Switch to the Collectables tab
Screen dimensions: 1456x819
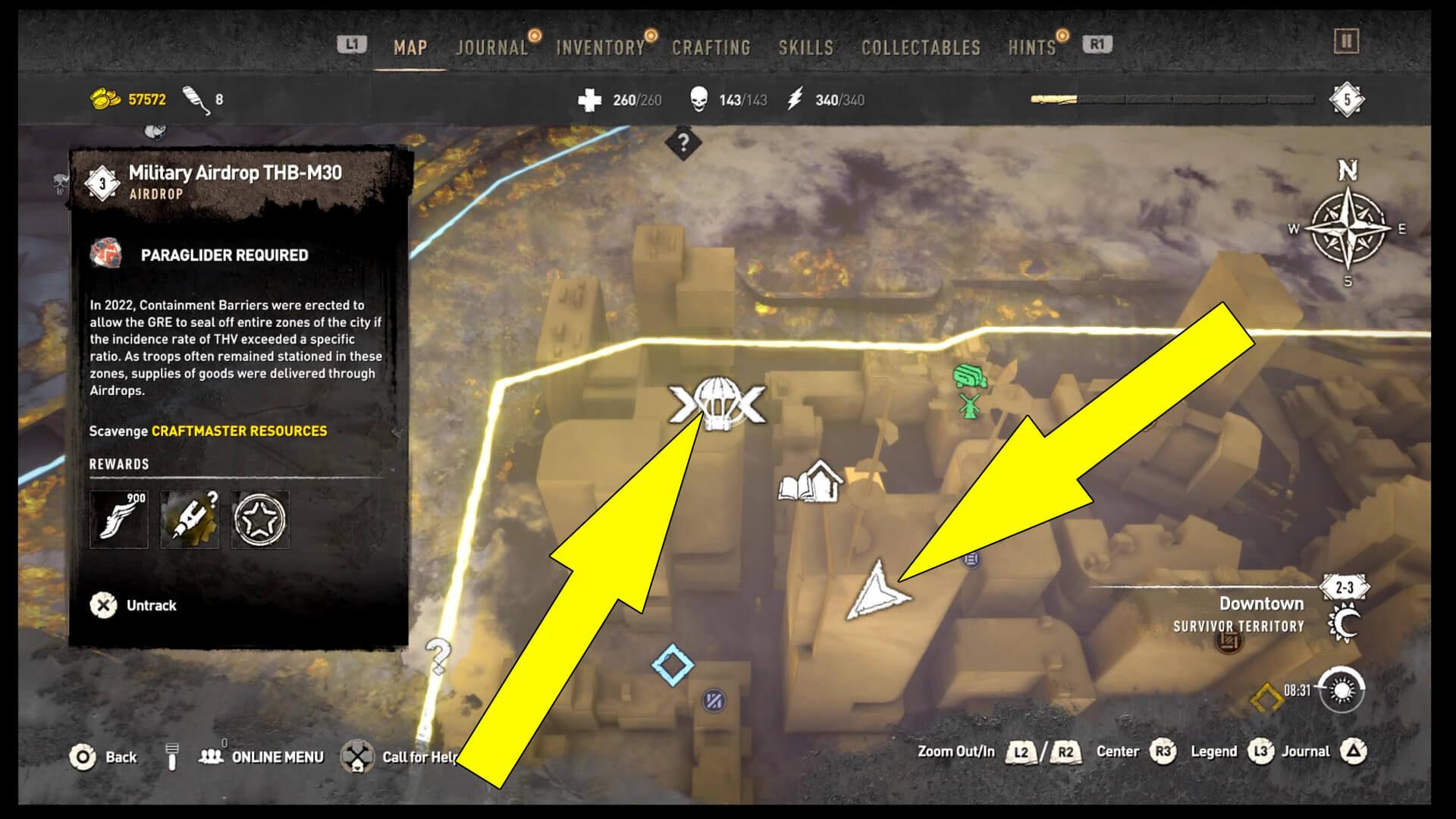pos(921,46)
